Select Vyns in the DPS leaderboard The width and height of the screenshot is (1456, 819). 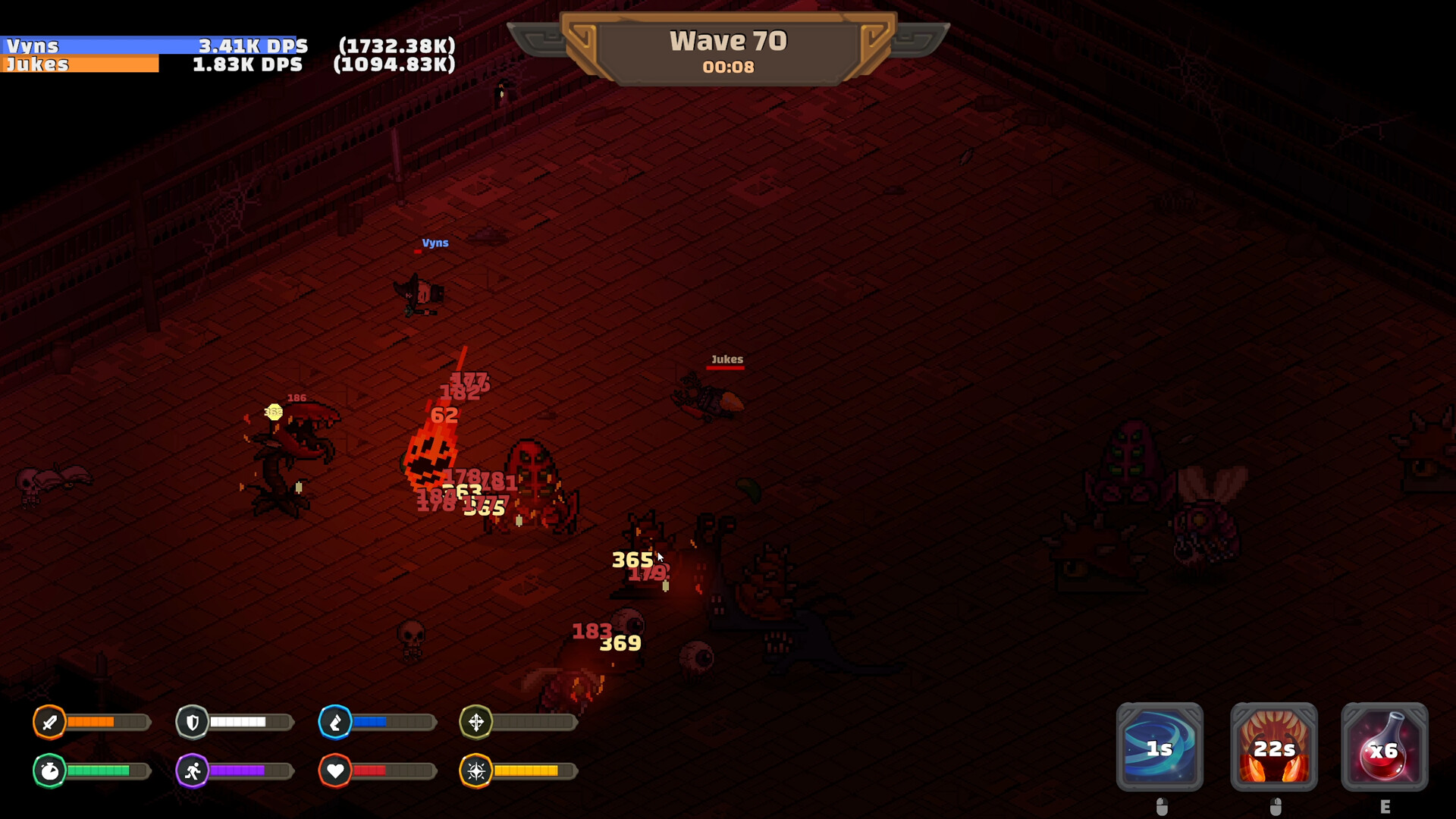click(x=76, y=46)
